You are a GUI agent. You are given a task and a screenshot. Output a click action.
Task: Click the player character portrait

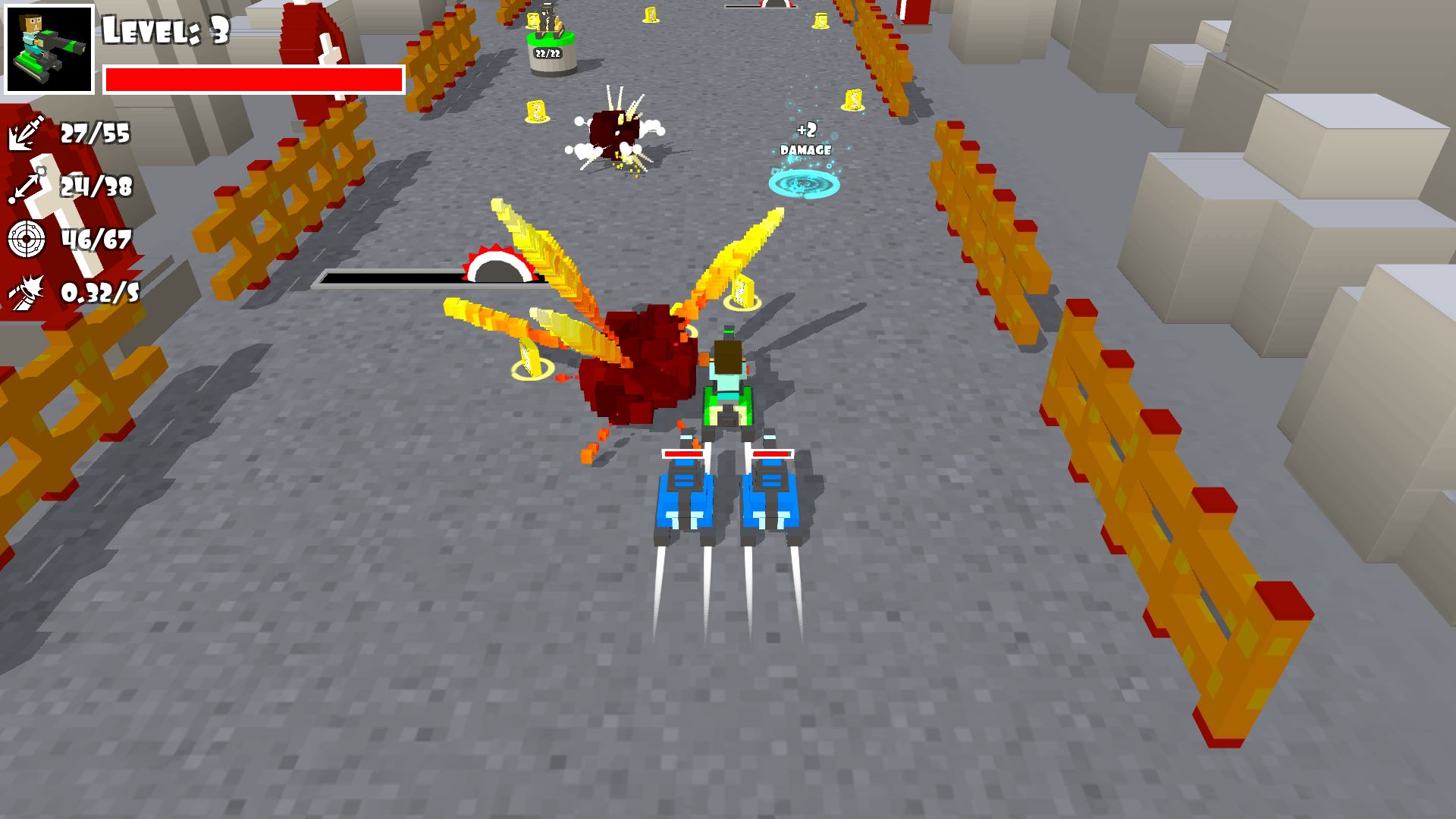(x=50, y=50)
